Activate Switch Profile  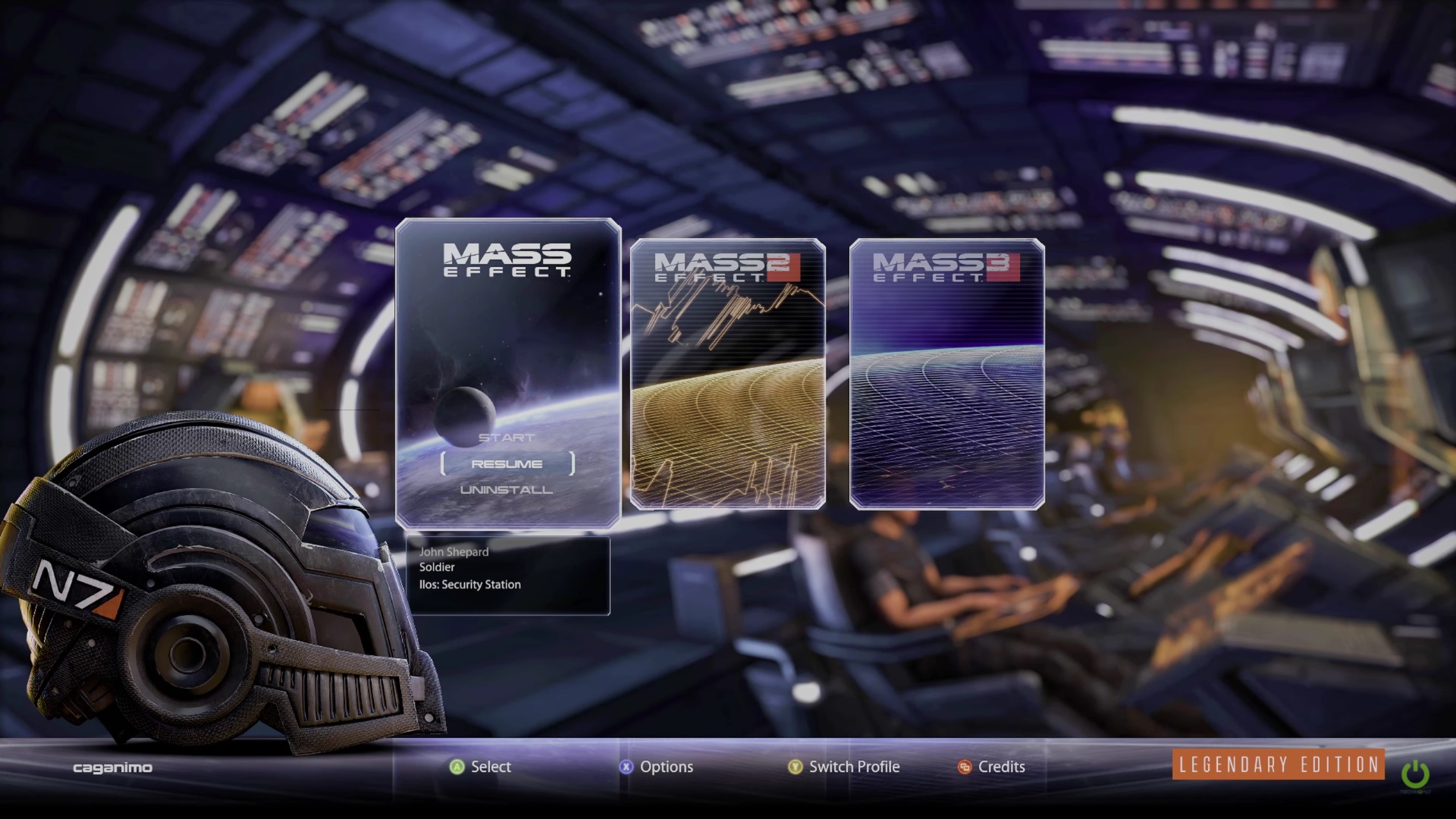click(x=844, y=767)
